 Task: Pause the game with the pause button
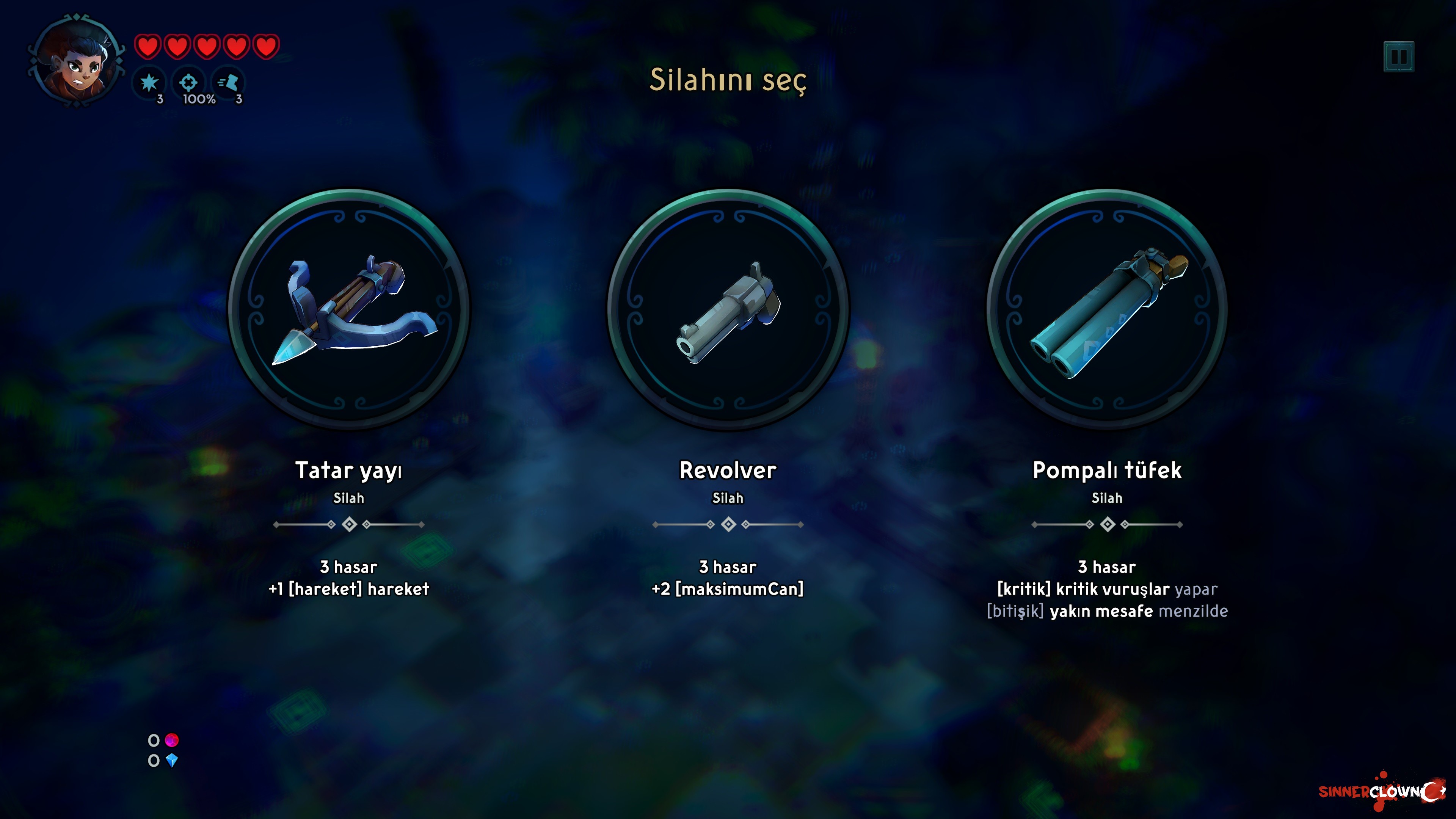pyautogui.click(x=1398, y=56)
